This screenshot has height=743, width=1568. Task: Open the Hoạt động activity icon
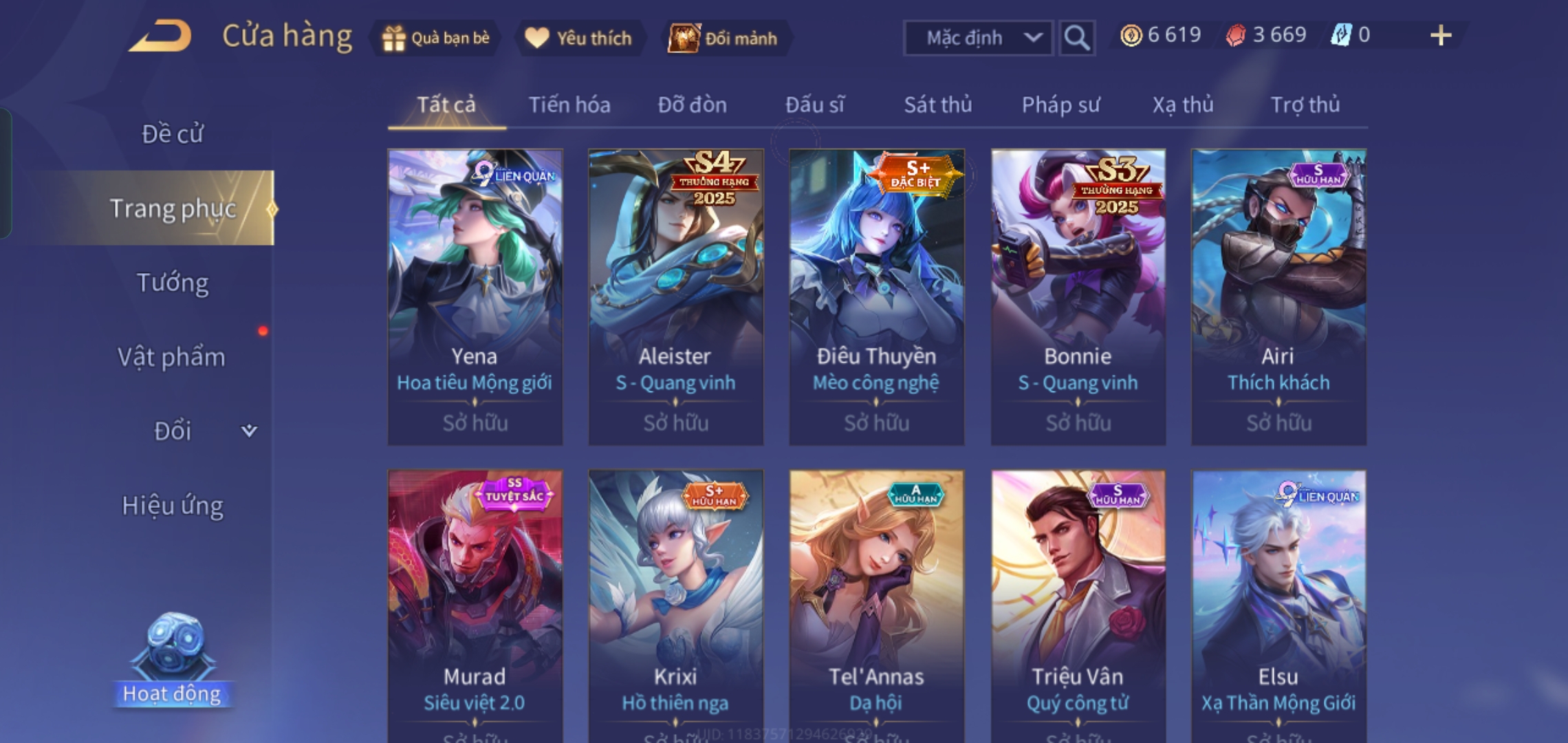click(172, 660)
